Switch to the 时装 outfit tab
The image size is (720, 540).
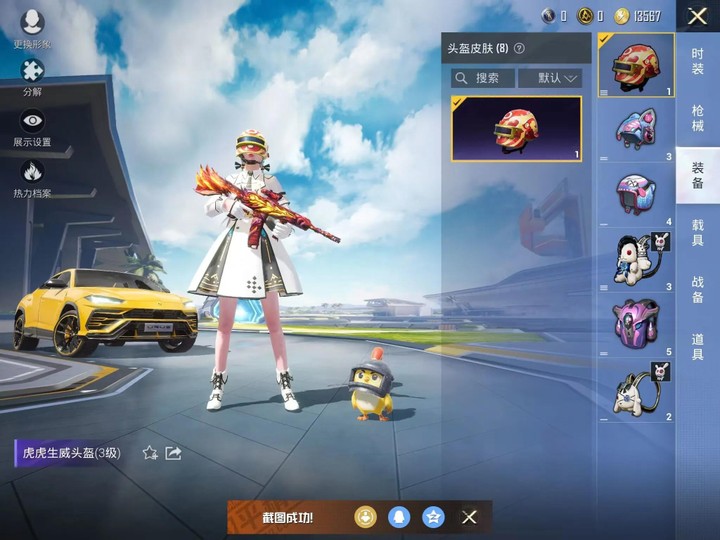click(697, 61)
